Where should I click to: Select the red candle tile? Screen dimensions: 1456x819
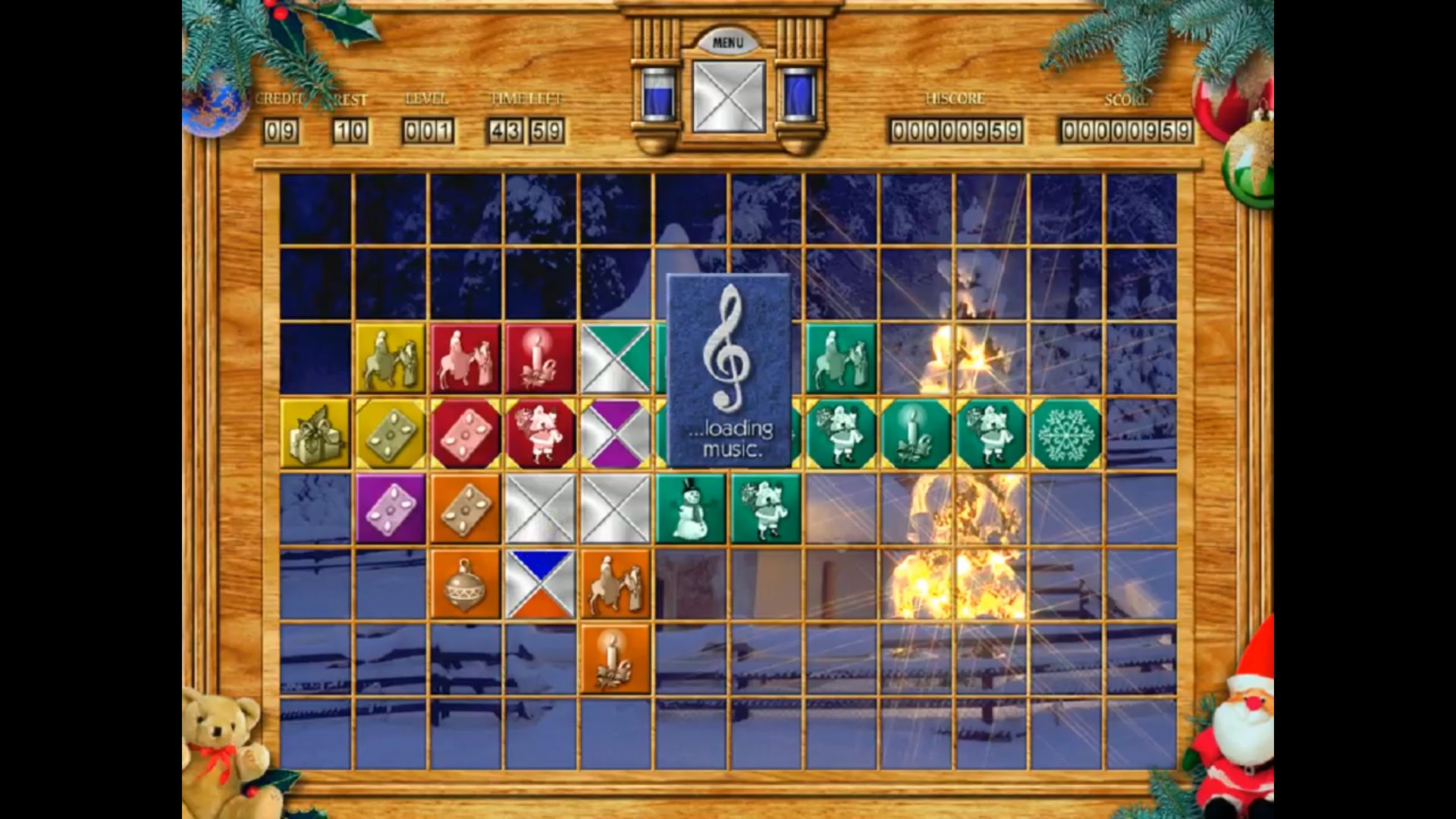pyautogui.click(x=541, y=359)
